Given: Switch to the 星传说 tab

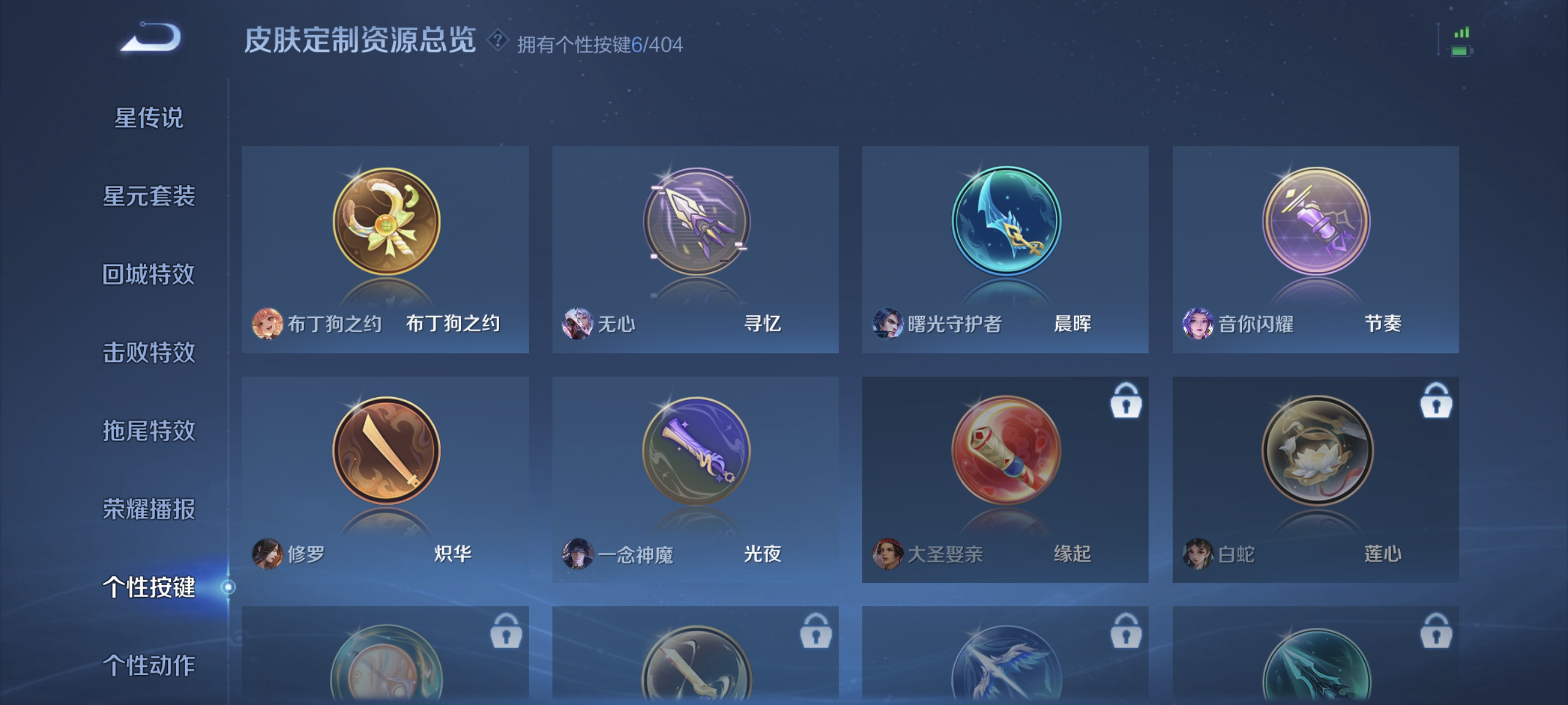Looking at the screenshot, I should click(x=148, y=117).
